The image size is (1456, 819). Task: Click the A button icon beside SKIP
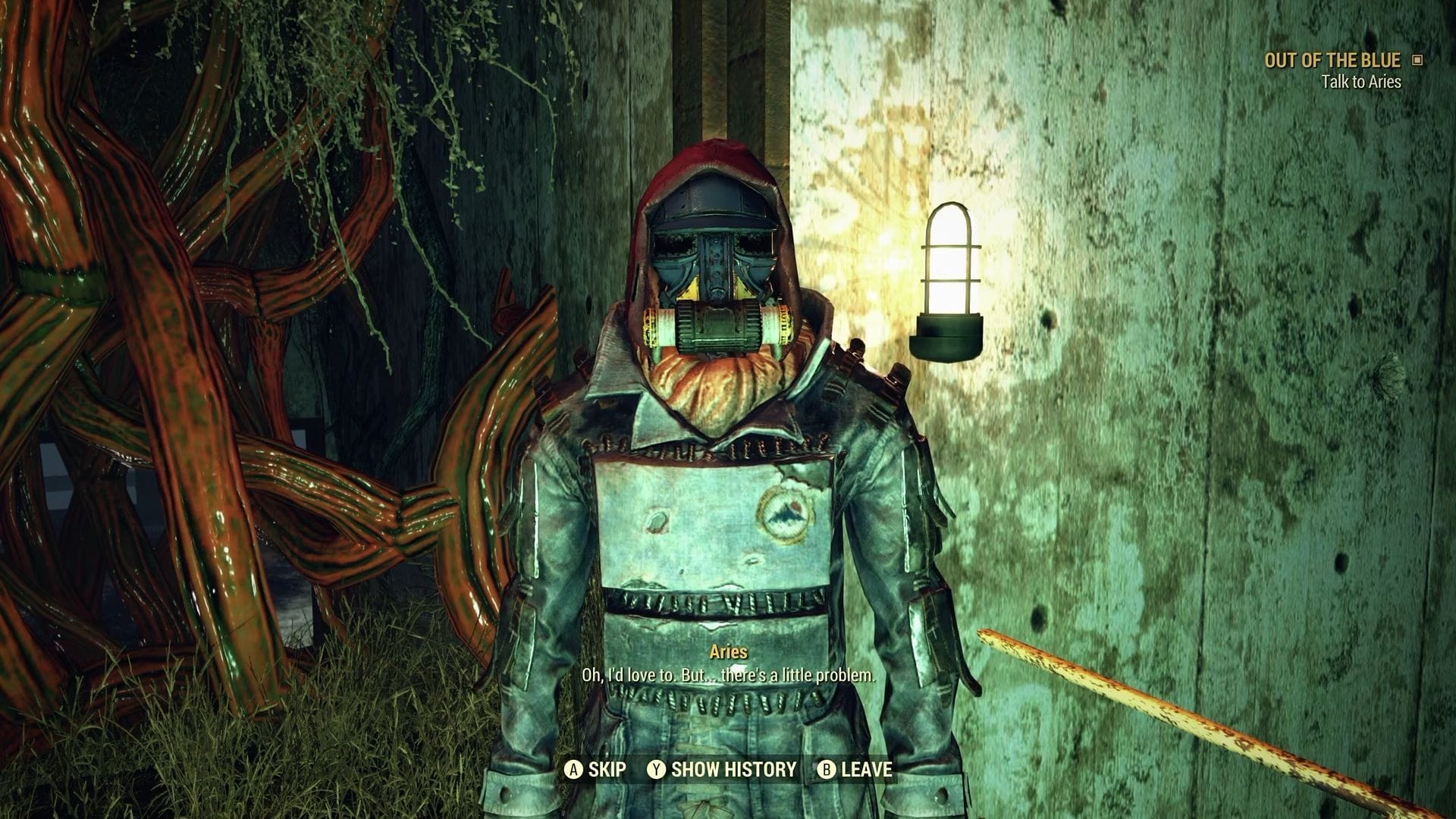coord(574,769)
